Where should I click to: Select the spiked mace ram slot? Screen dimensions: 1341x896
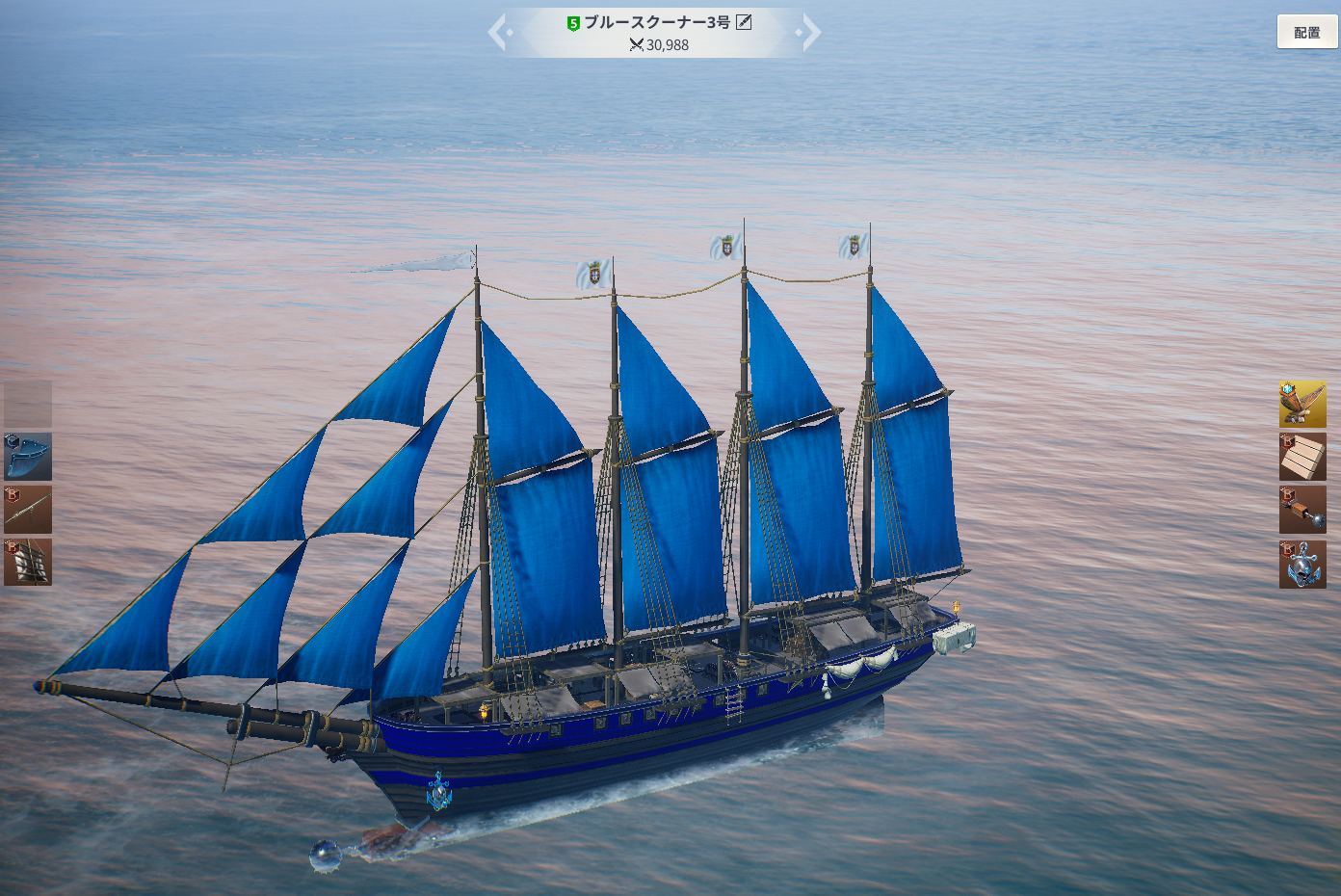1302,511
